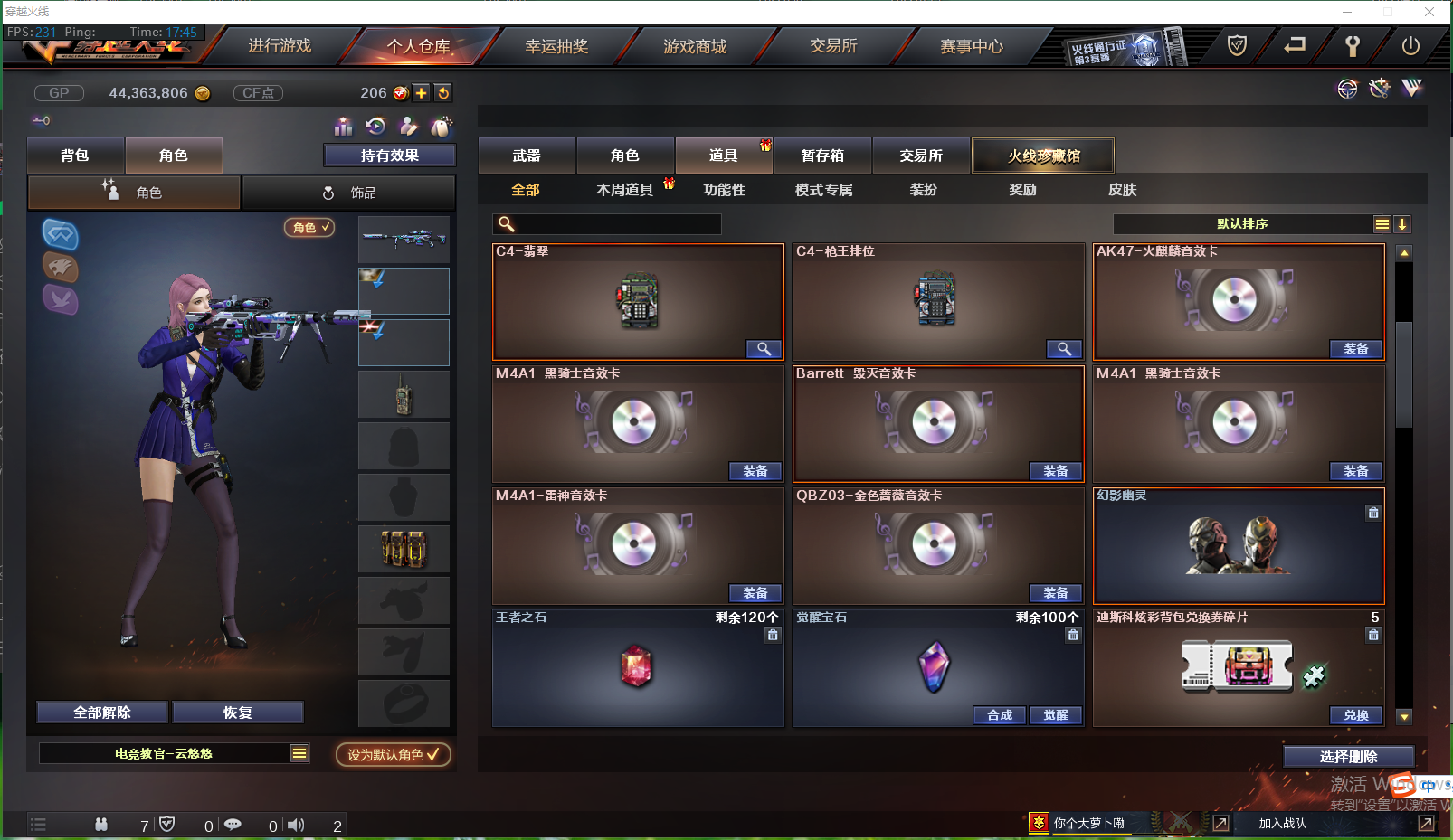Image resolution: width=1453 pixels, height=840 pixels.
Task: Open the menu beside 电竞教官-云悠悠
Action: [x=299, y=753]
